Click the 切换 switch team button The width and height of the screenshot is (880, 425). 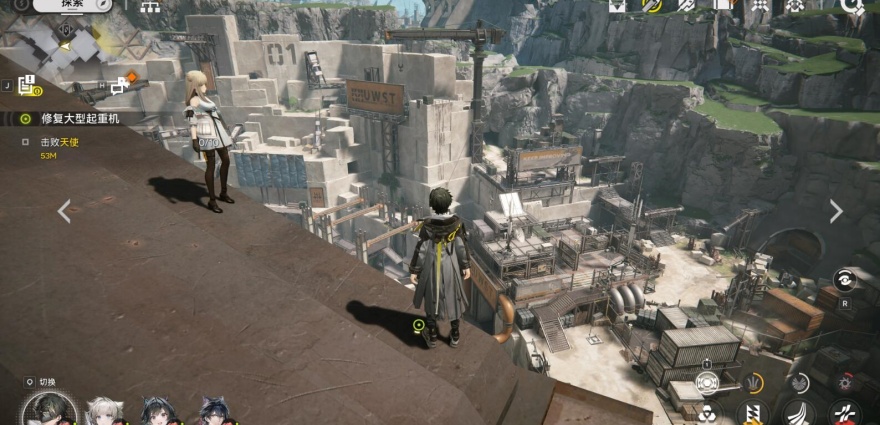point(47,382)
